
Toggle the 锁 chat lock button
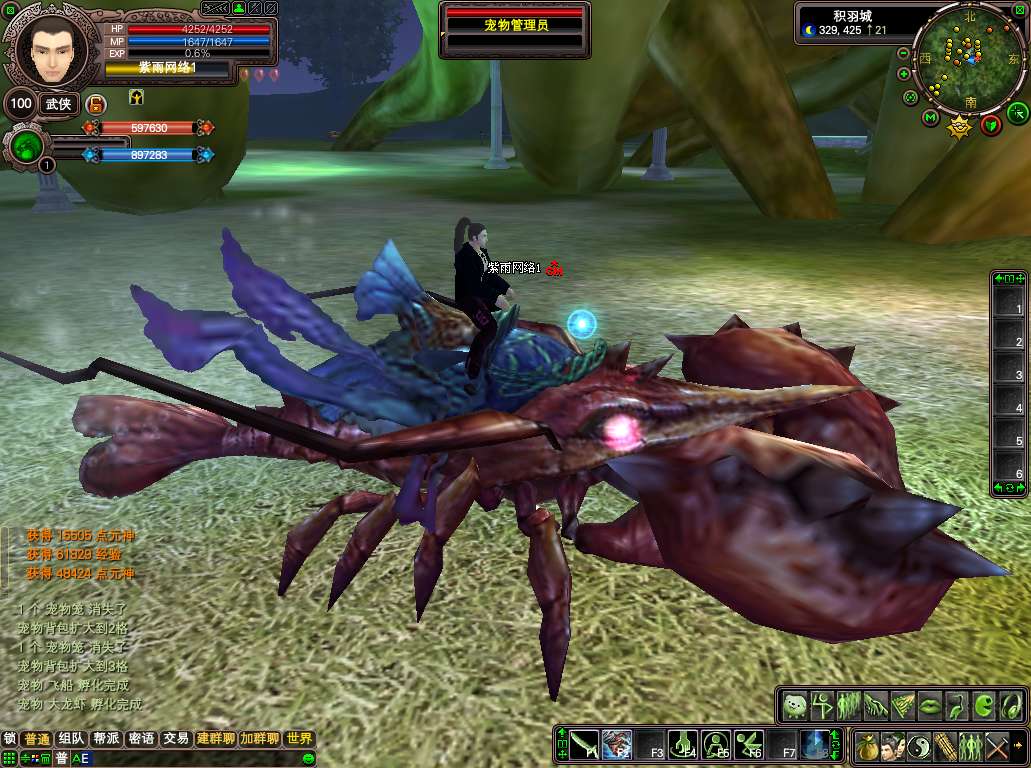click(x=10, y=739)
